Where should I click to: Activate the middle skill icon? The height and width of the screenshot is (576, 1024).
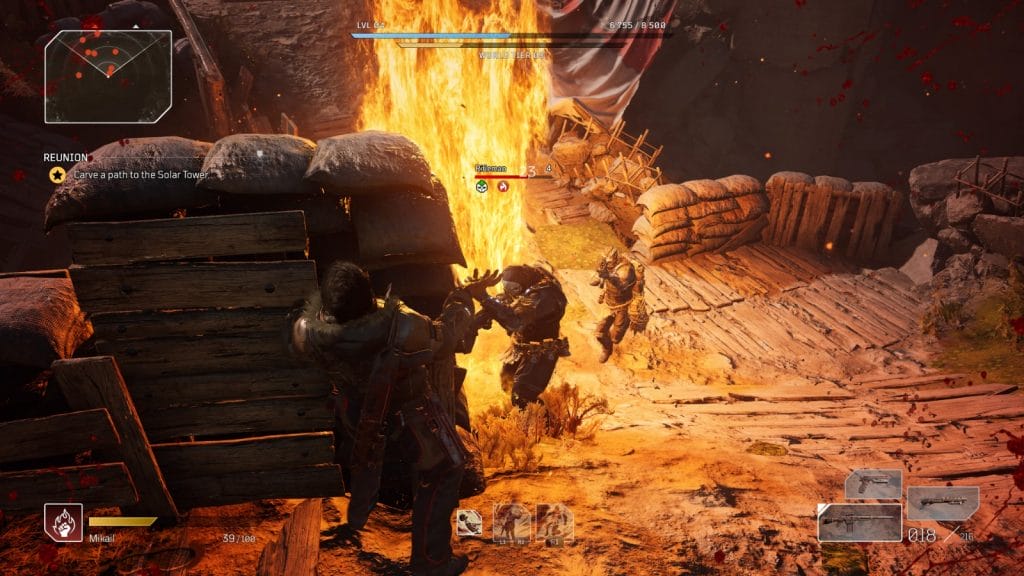(512, 522)
